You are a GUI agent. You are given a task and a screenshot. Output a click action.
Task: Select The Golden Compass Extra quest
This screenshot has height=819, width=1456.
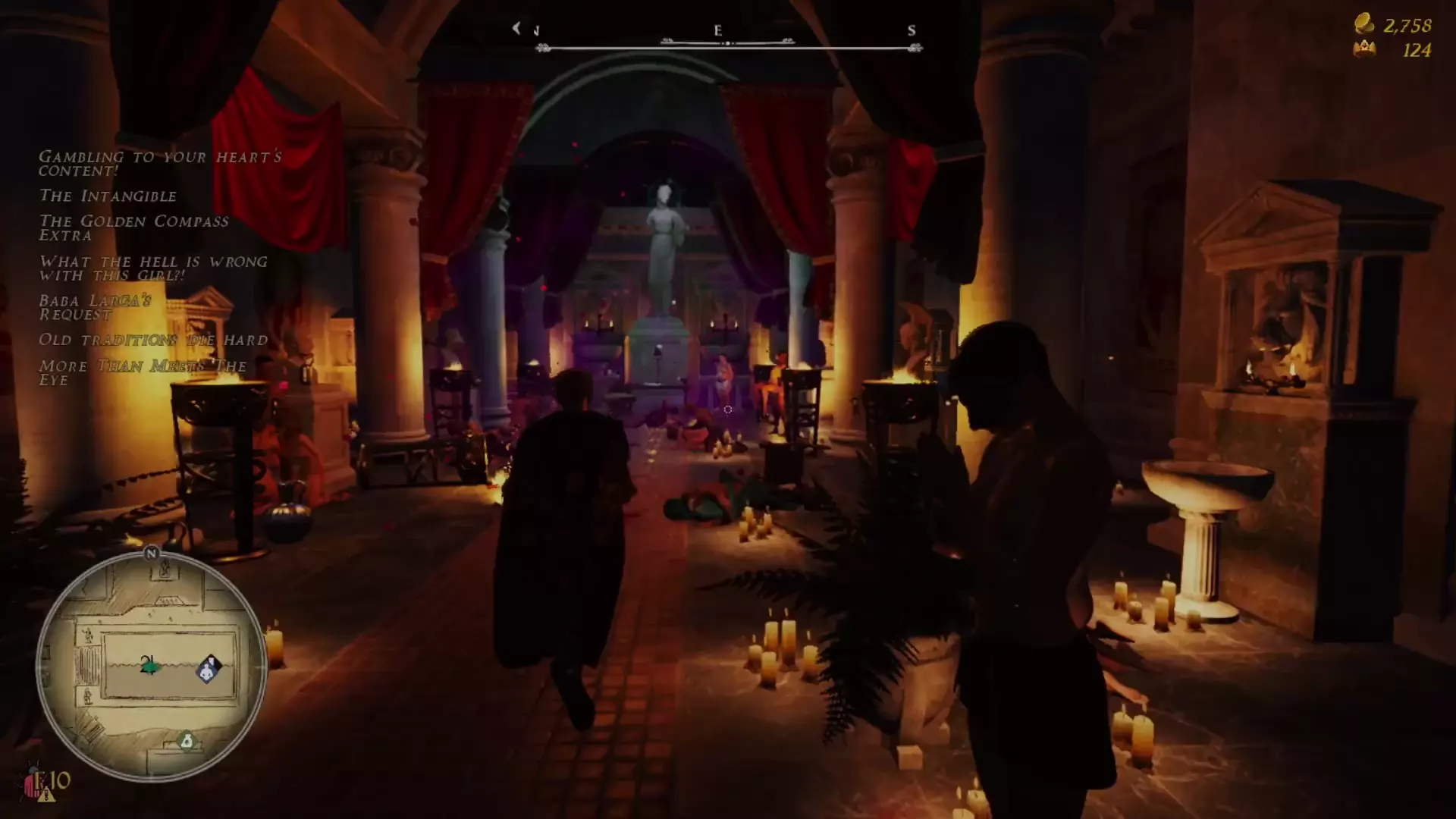coord(133,228)
